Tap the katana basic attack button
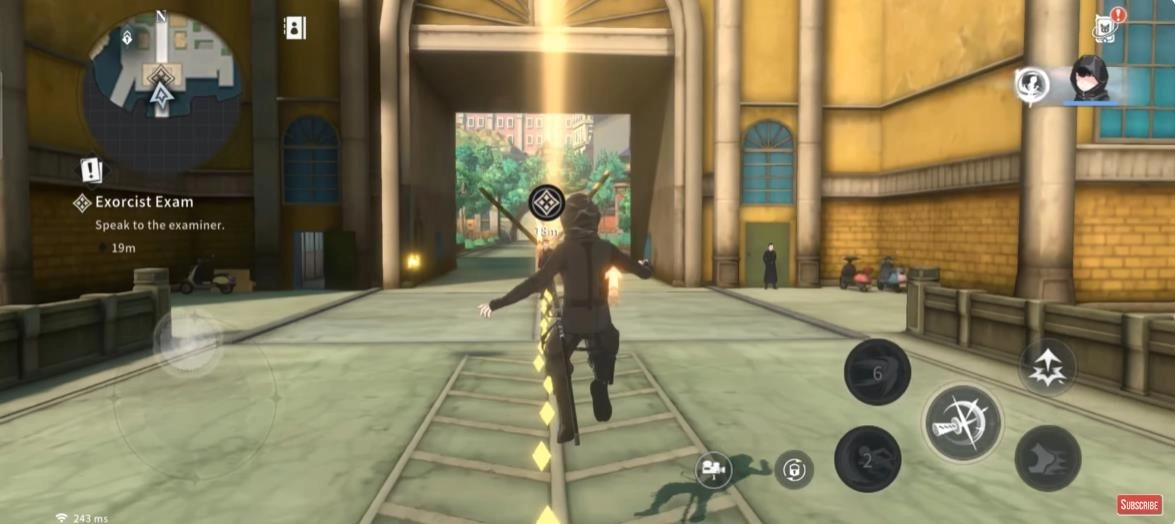 pyautogui.click(x=962, y=422)
